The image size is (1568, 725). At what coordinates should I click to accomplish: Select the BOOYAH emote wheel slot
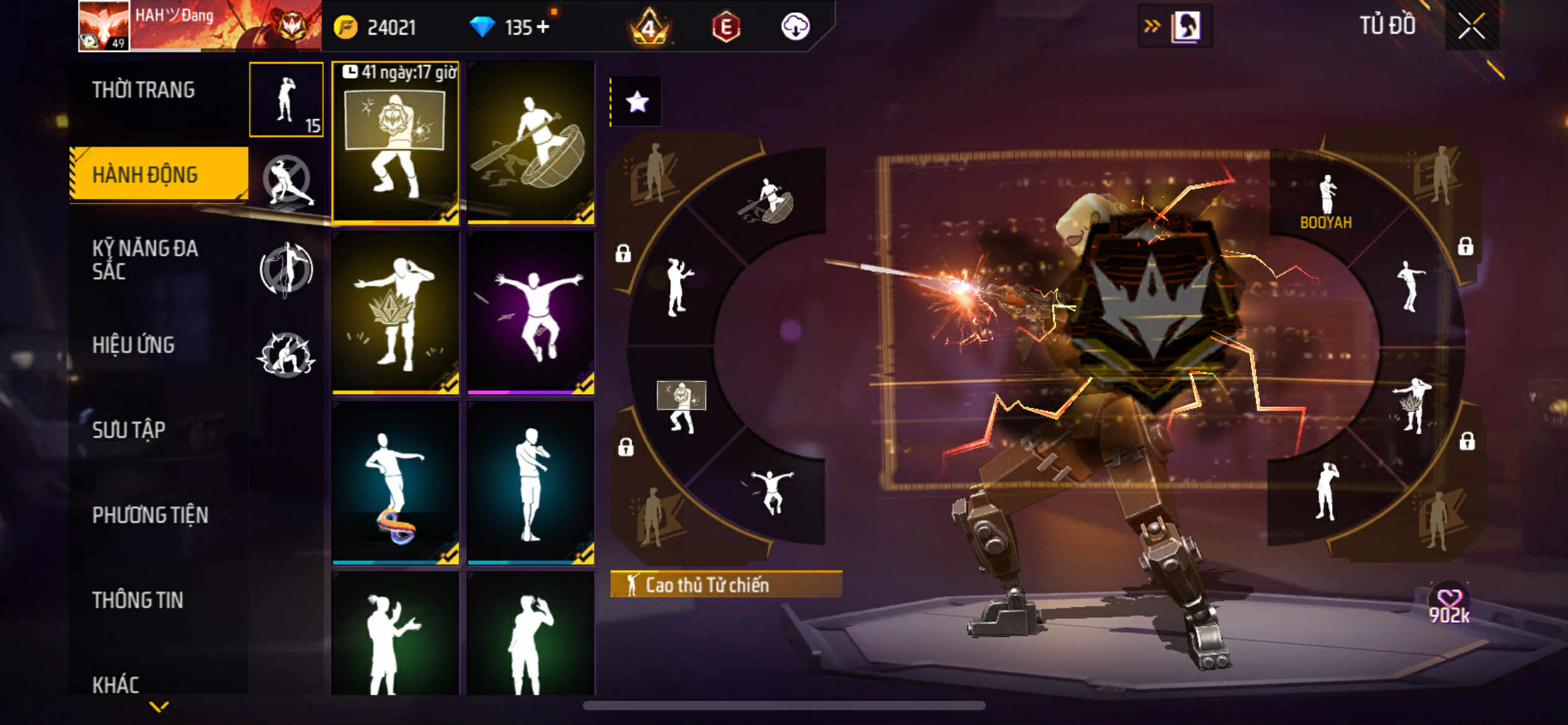click(1325, 201)
